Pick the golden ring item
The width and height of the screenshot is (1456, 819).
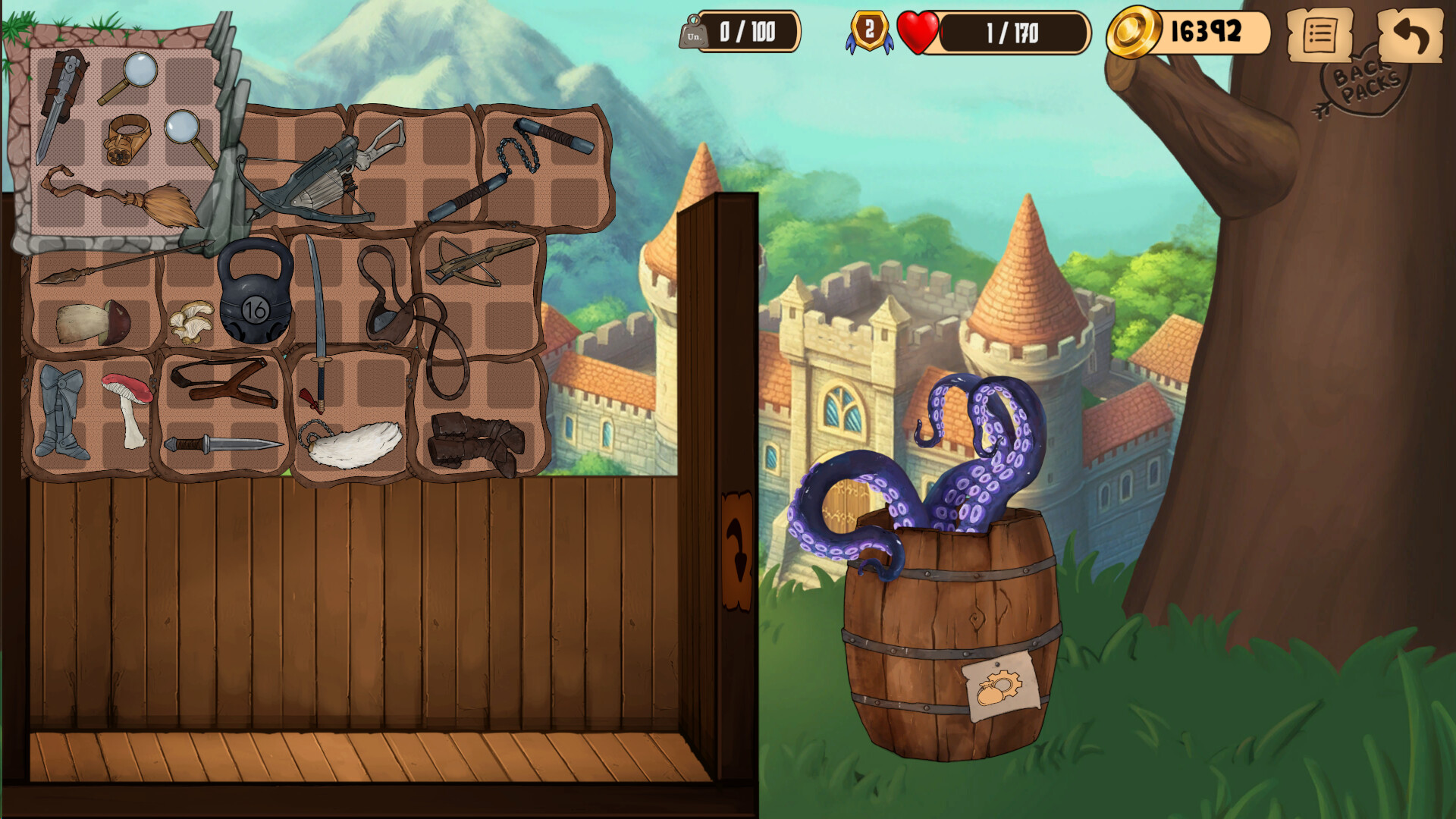(x=126, y=139)
